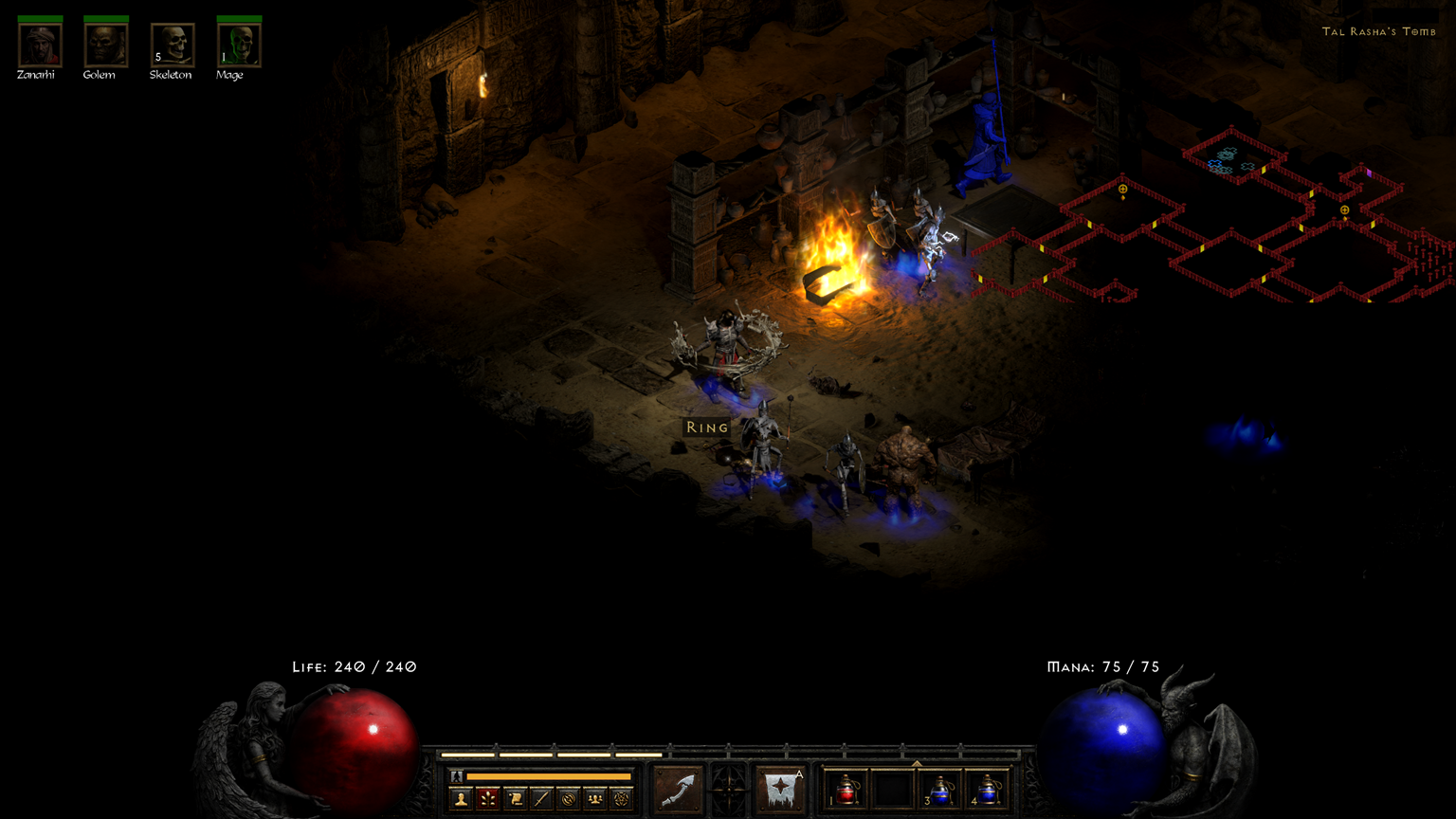Open the Quest log fleur-de-lis icon
This screenshot has width=1456, height=819.
(490, 798)
